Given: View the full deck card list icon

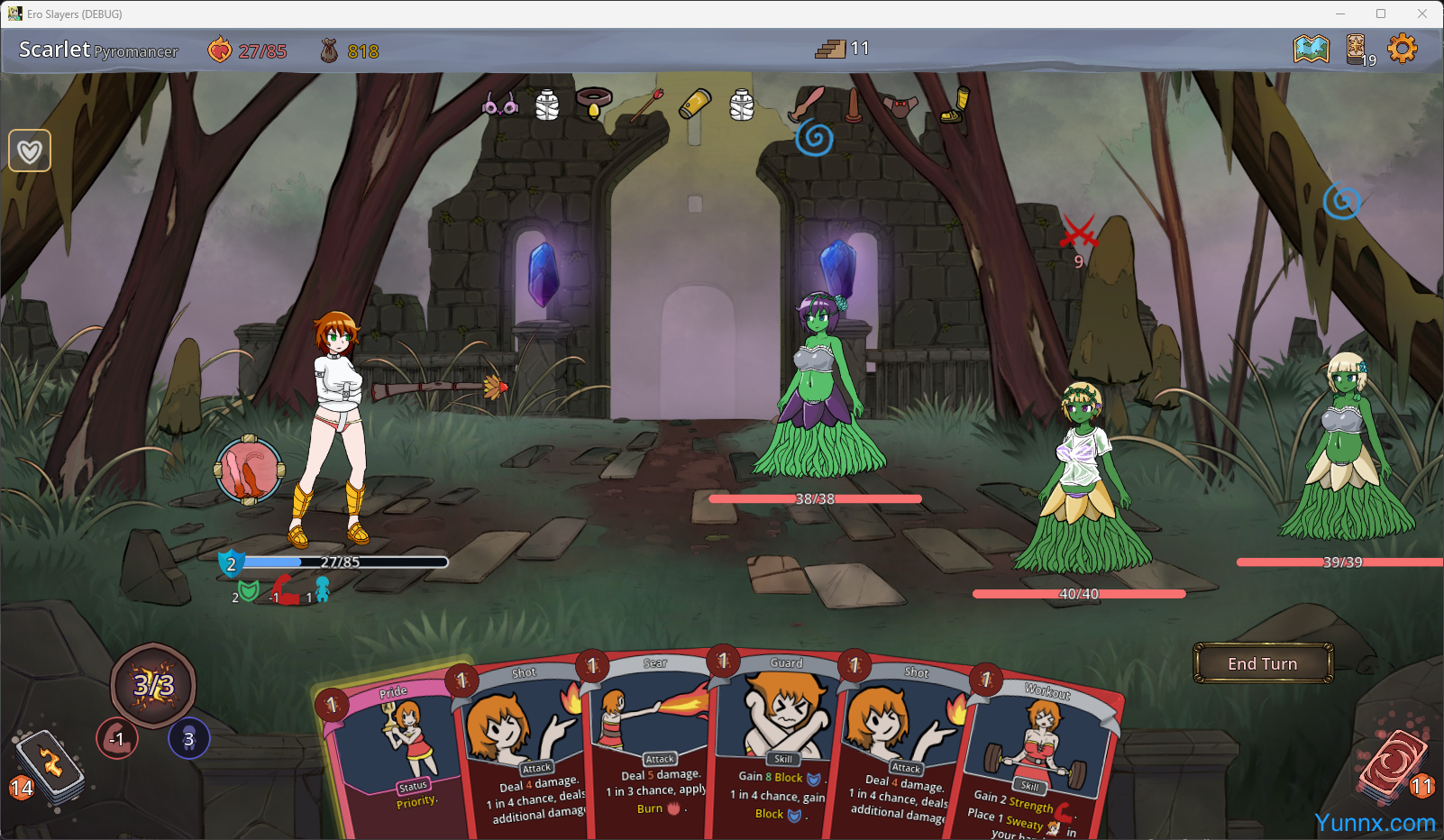Looking at the screenshot, I should click(1357, 49).
